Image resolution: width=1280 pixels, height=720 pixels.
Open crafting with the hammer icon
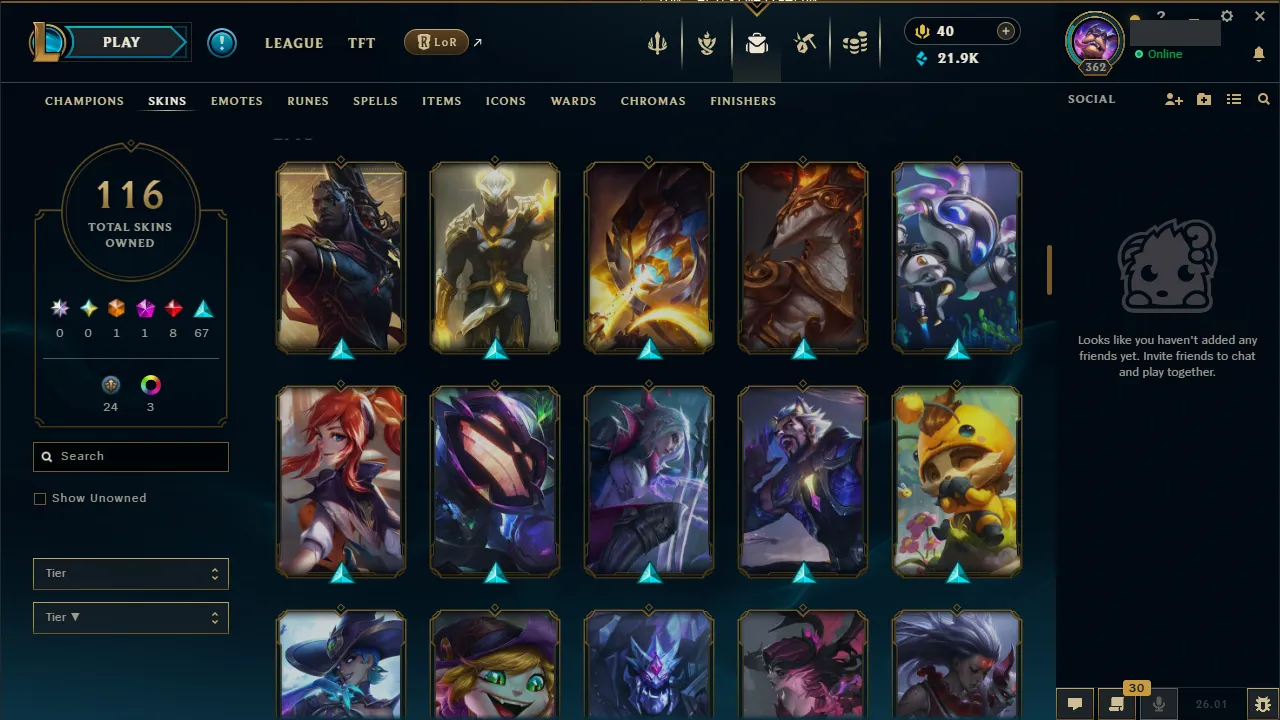[x=805, y=42]
